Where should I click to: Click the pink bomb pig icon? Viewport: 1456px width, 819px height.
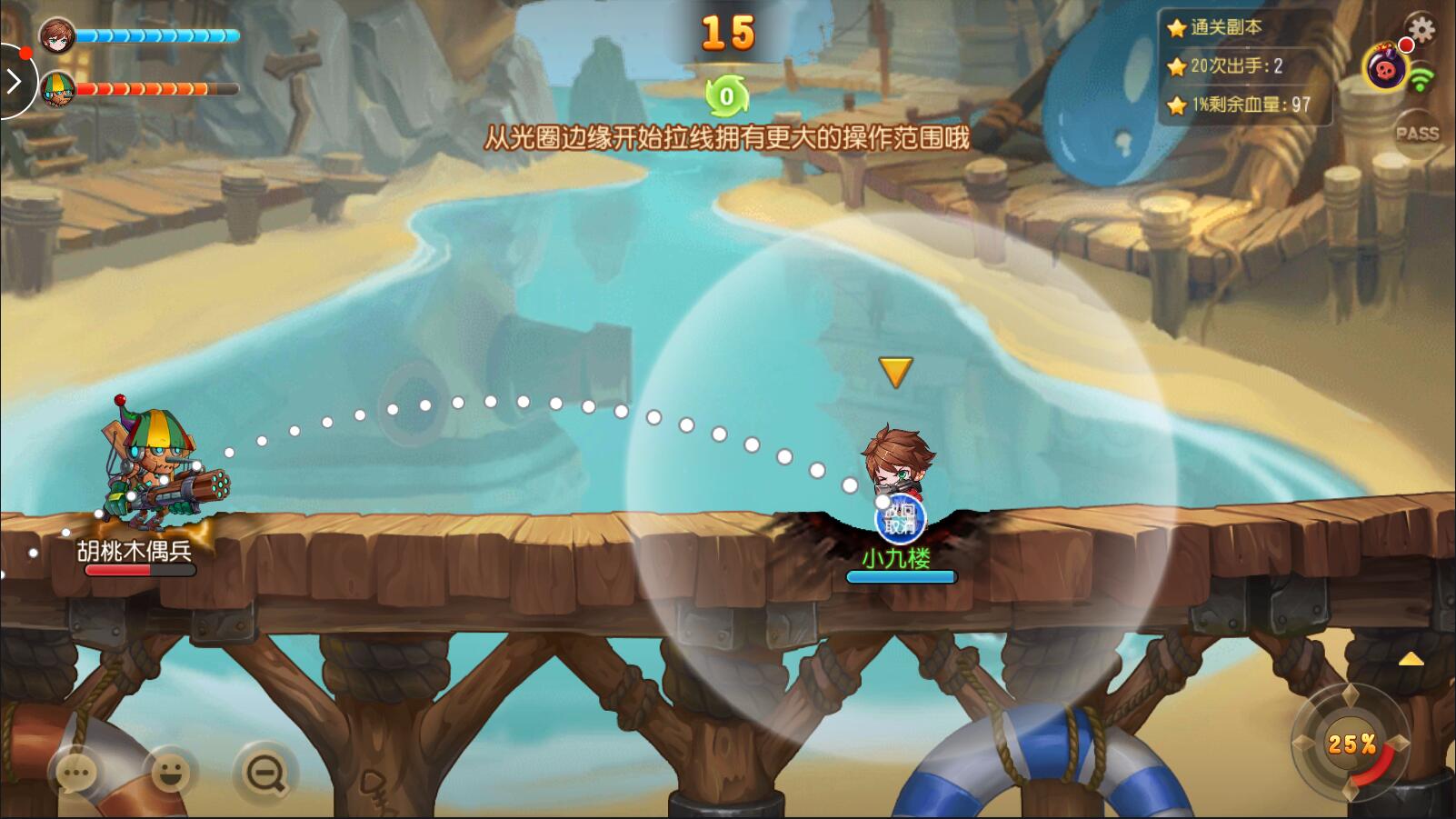click(x=1384, y=68)
